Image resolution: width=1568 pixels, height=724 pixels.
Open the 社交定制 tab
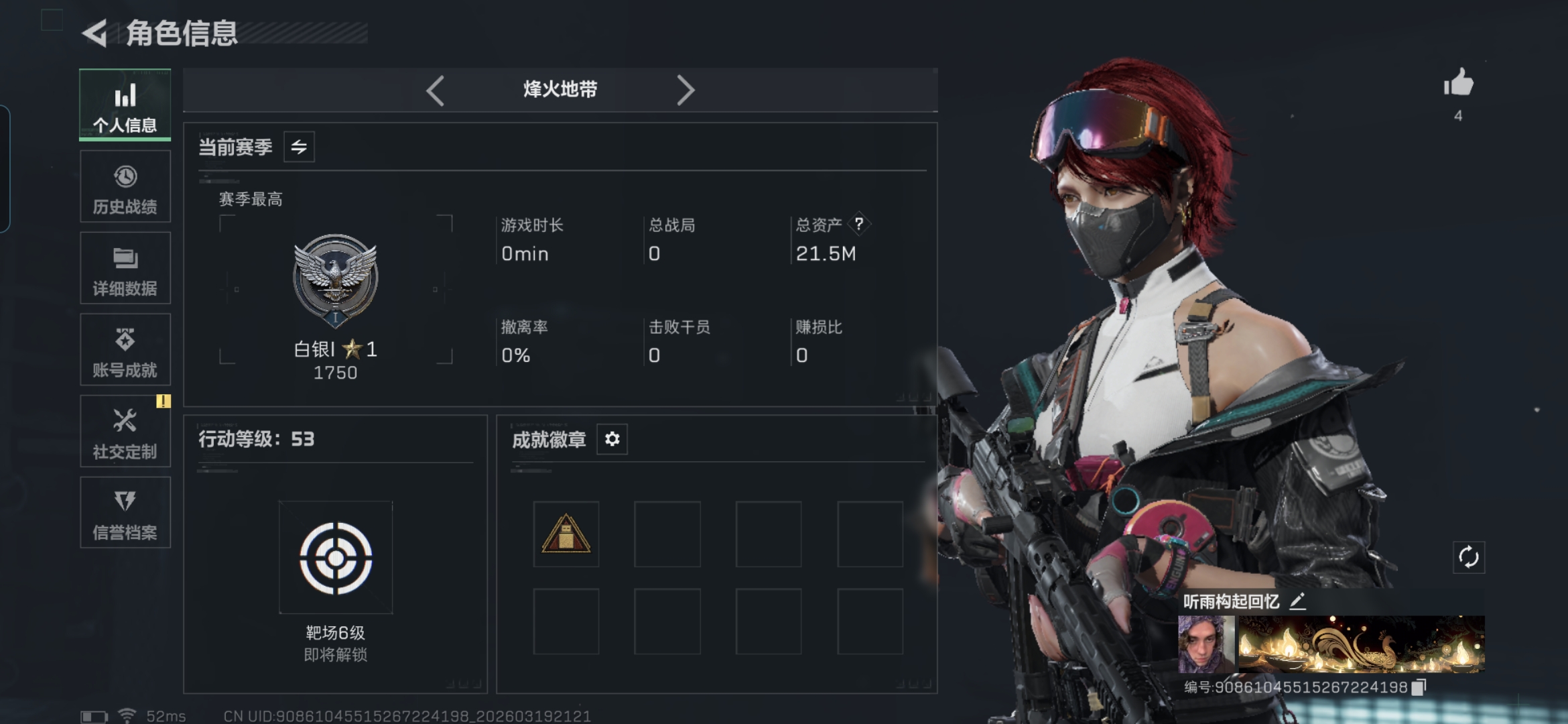point(125,432)
